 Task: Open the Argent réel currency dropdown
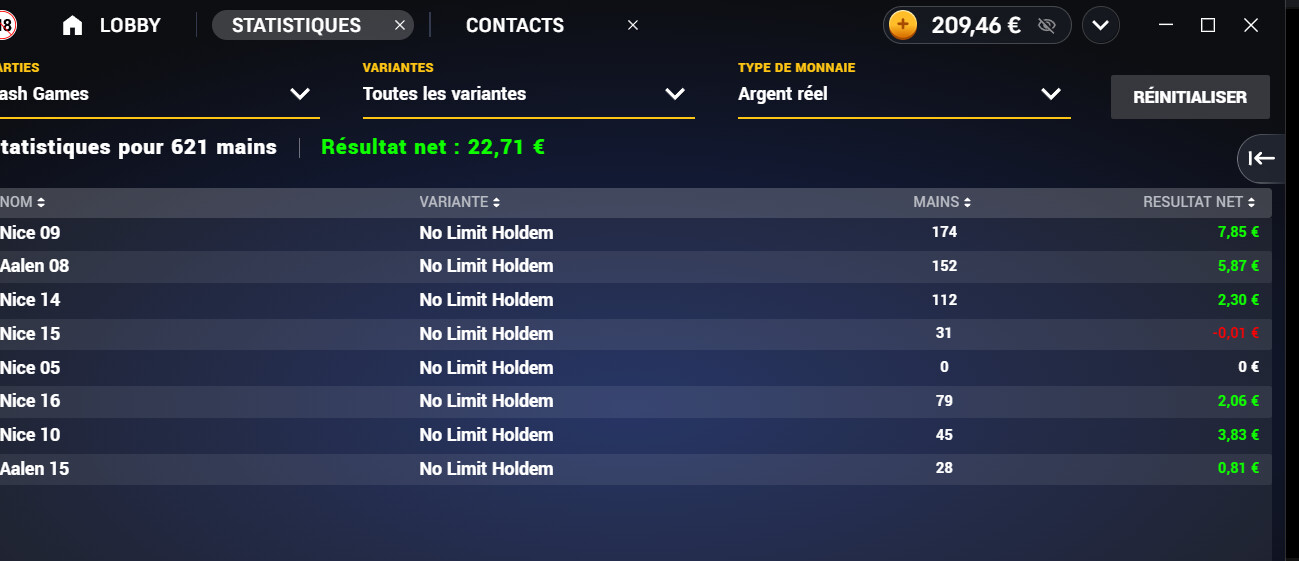click(x=903, y=94)
